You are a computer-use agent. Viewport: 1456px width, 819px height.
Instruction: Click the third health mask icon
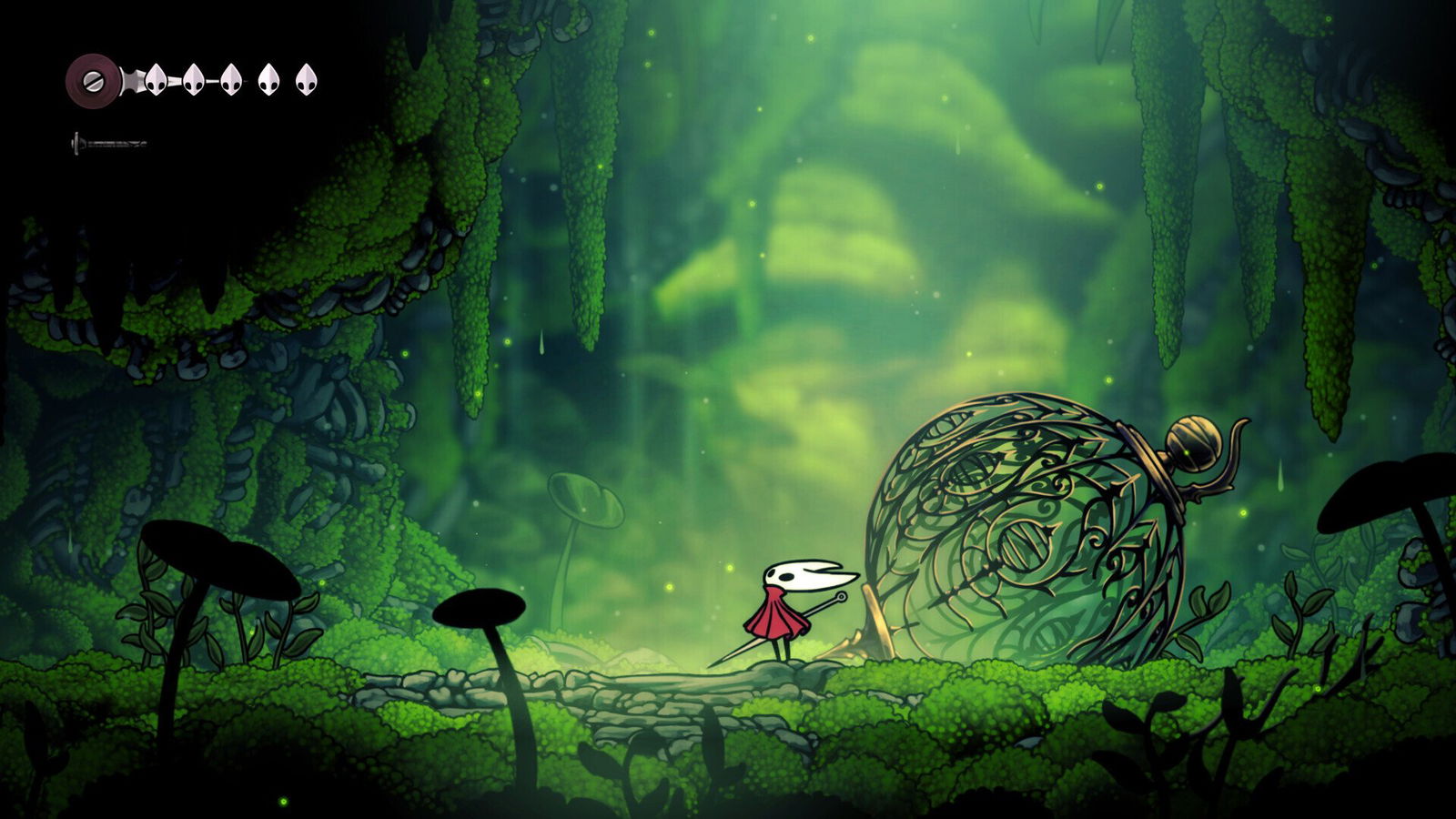point(230,79)
